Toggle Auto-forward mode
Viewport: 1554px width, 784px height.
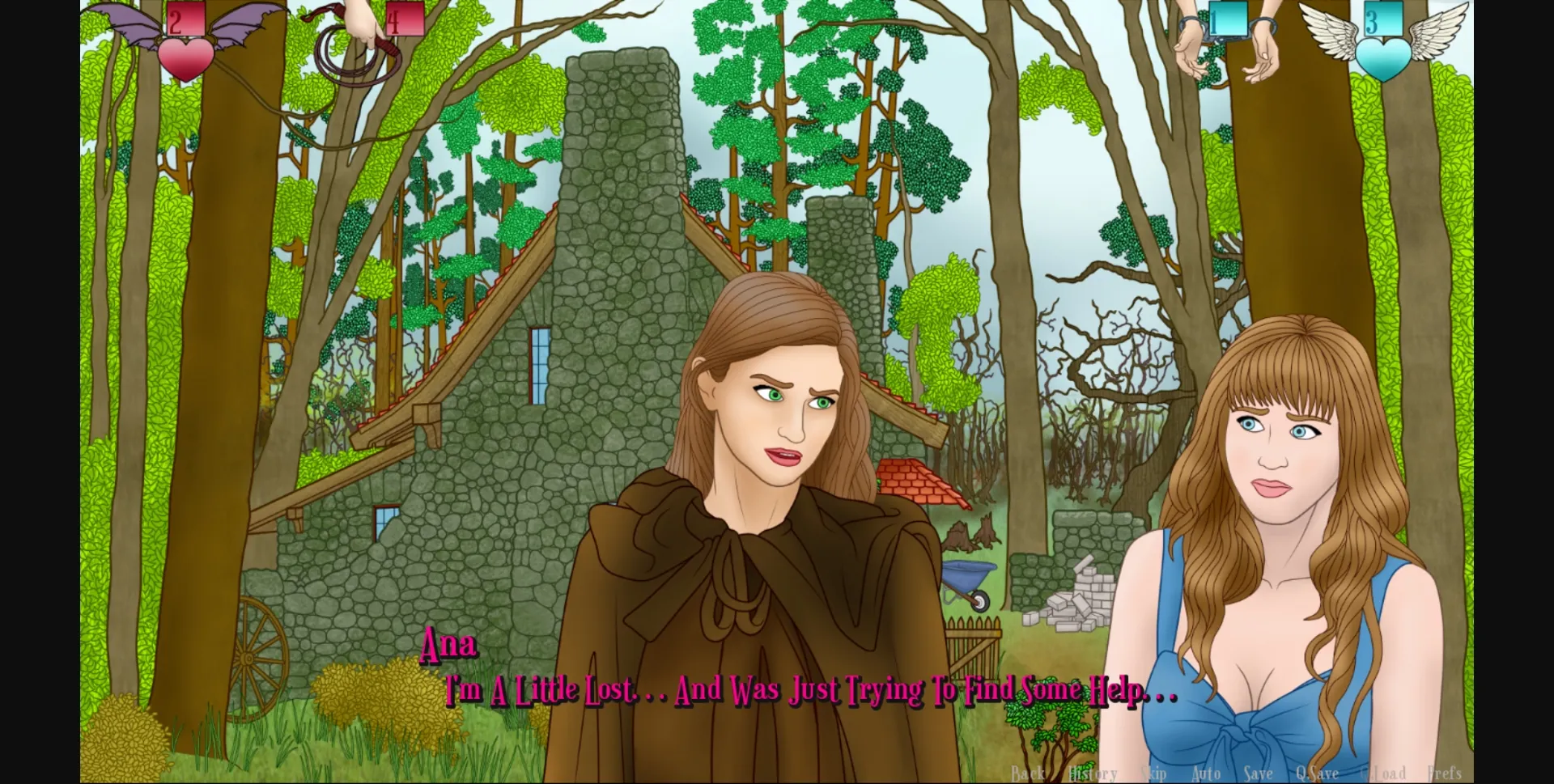[x=1207, y=773]
